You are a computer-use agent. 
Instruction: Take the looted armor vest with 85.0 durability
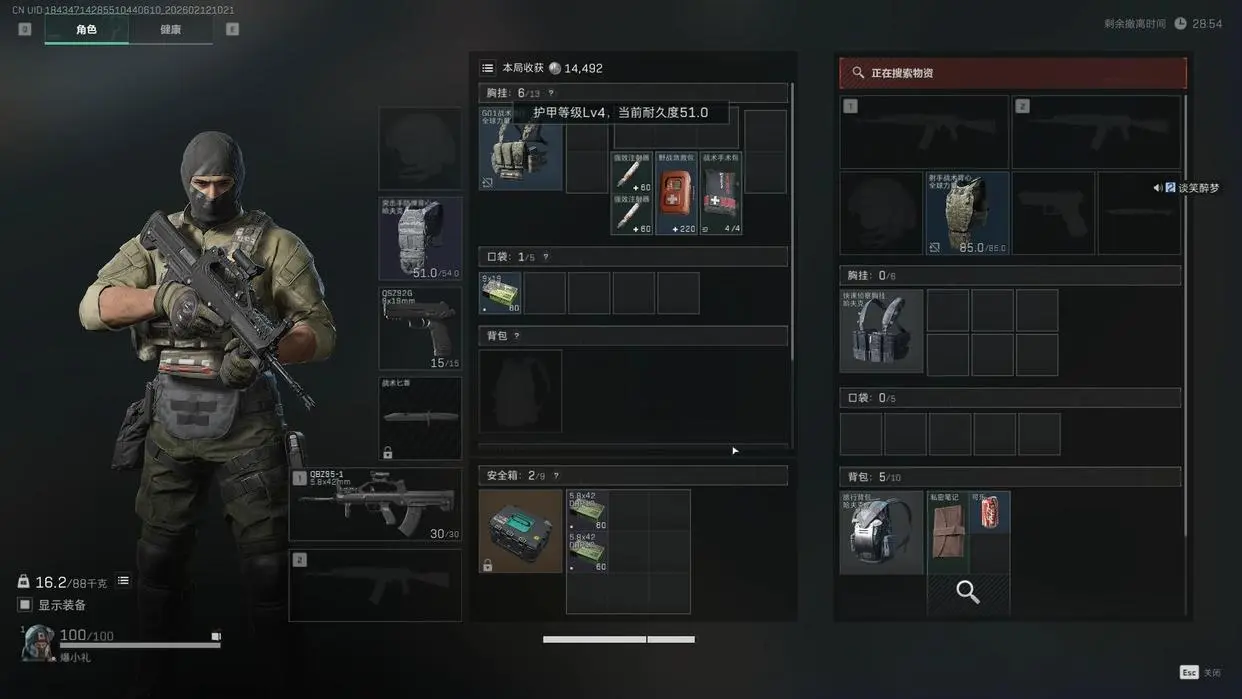pos(967,213)
